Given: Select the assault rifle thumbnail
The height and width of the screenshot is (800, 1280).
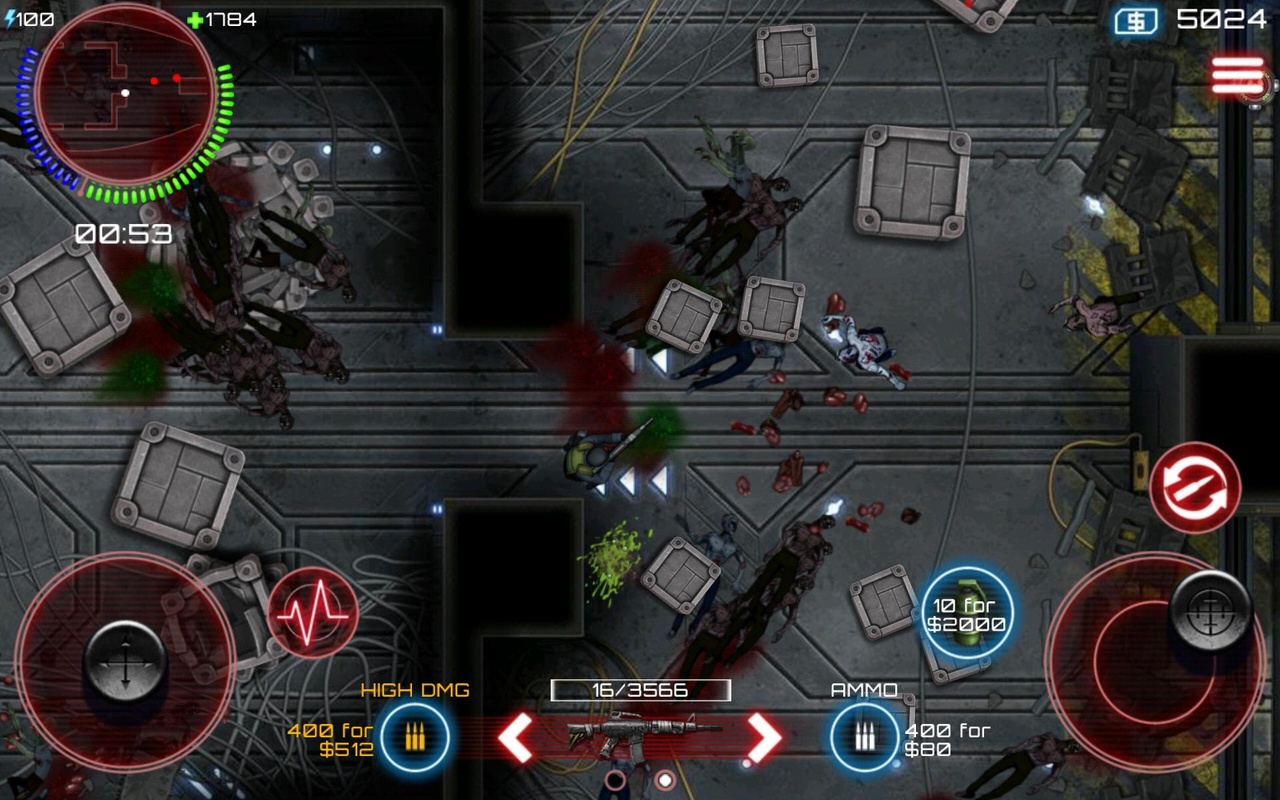Looking at the screenshot, I should [x=638, y=731].
